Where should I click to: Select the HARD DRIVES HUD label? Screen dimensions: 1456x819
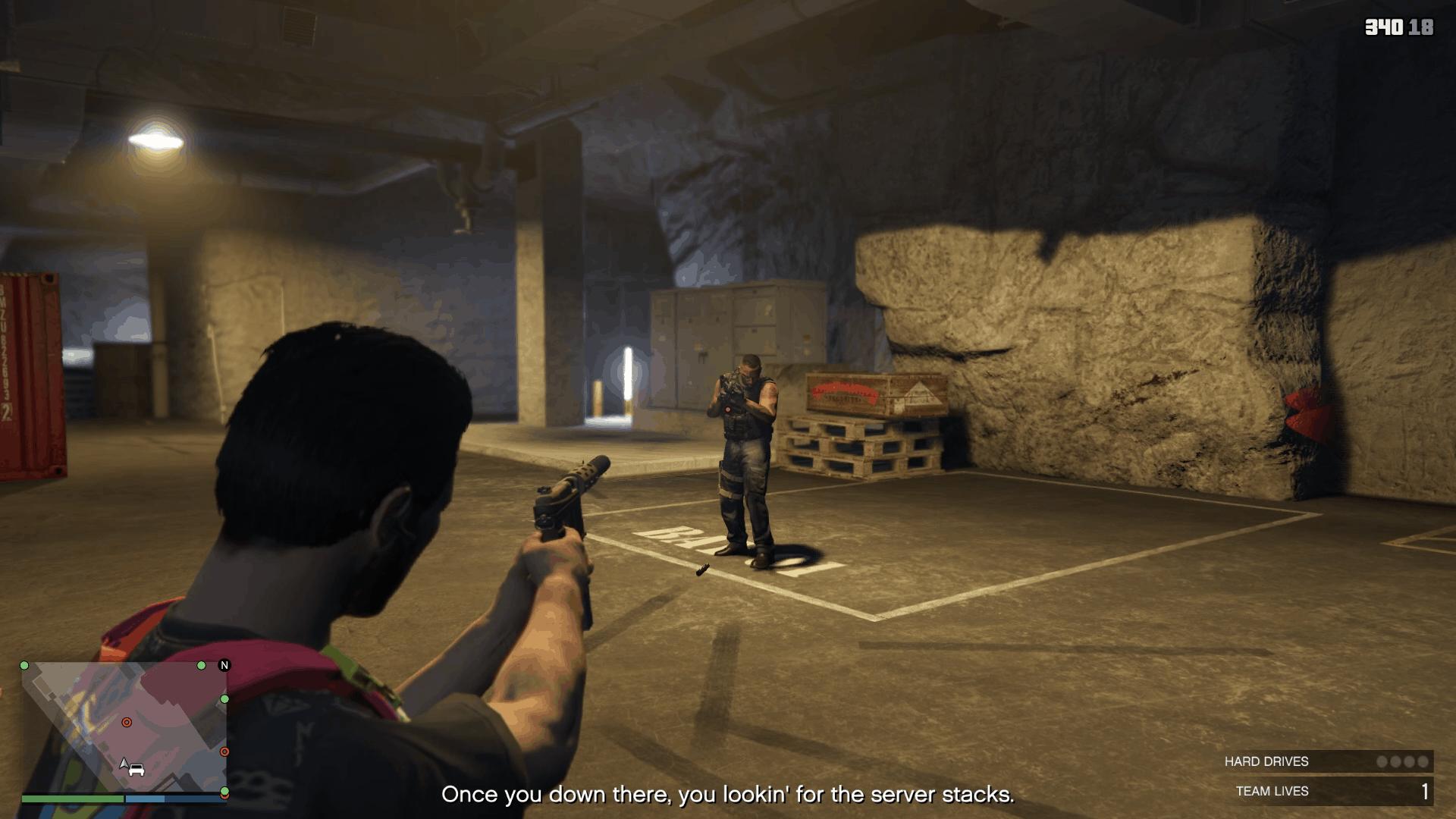click(1266, 761)
